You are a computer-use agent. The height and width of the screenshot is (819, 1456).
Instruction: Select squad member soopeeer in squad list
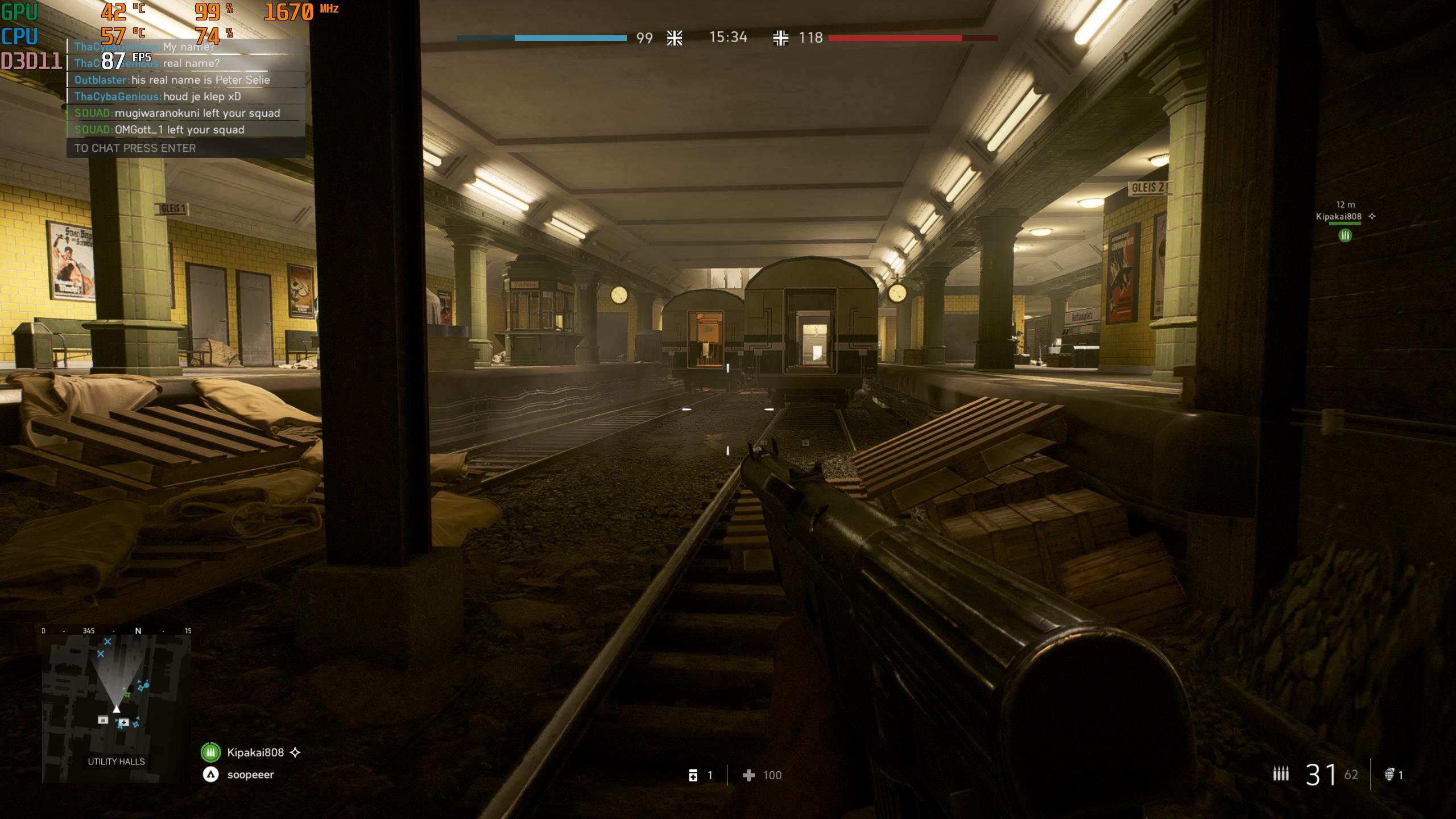(250, 775)
